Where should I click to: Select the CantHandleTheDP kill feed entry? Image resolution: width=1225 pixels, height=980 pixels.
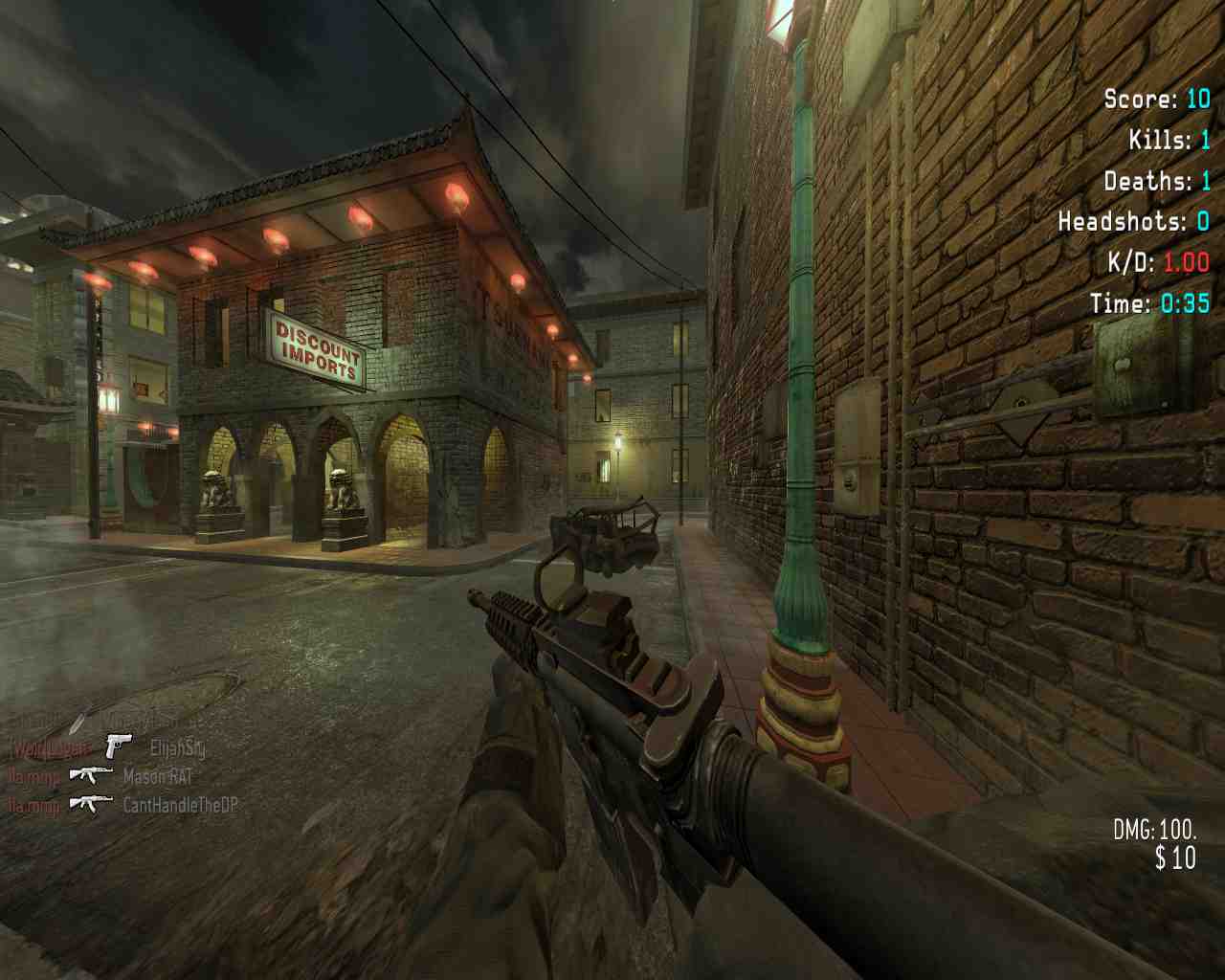180,805
